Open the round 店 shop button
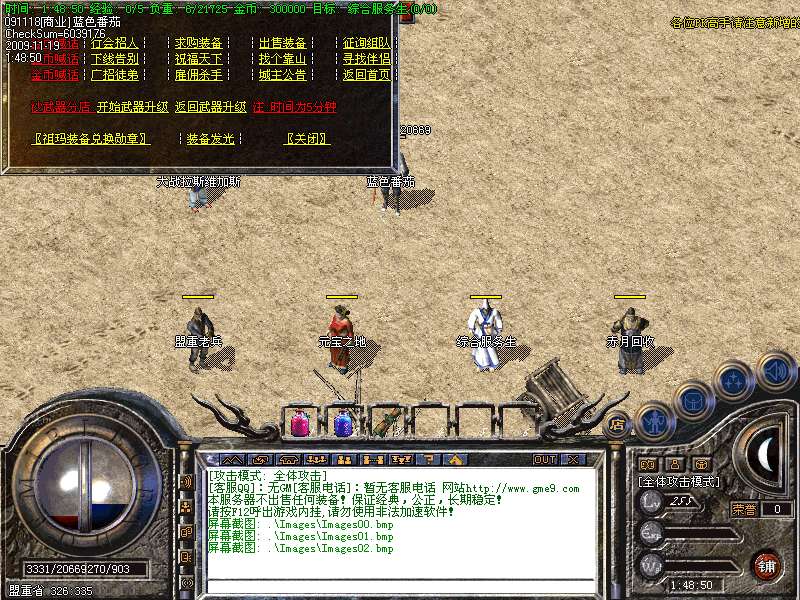The image size is (800, 600). pyautogui.click(x=616, y=424)
